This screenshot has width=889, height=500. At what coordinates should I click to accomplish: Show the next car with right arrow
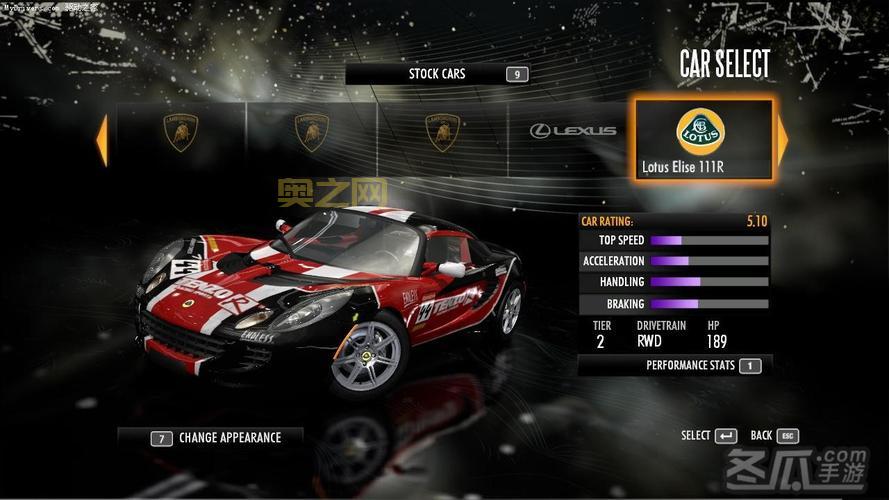point(782,141)
